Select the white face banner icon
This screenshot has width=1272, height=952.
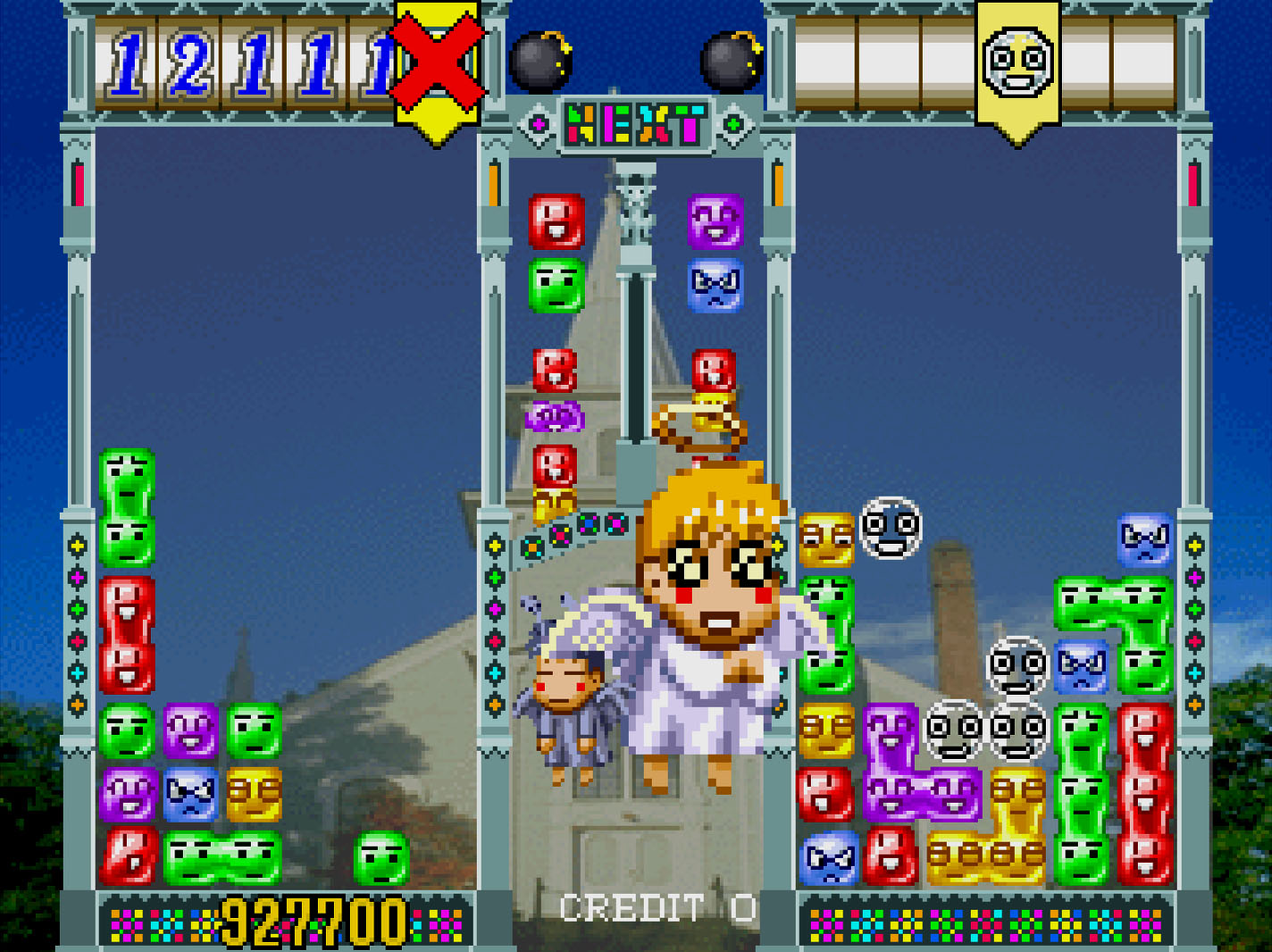point(1017,63)
